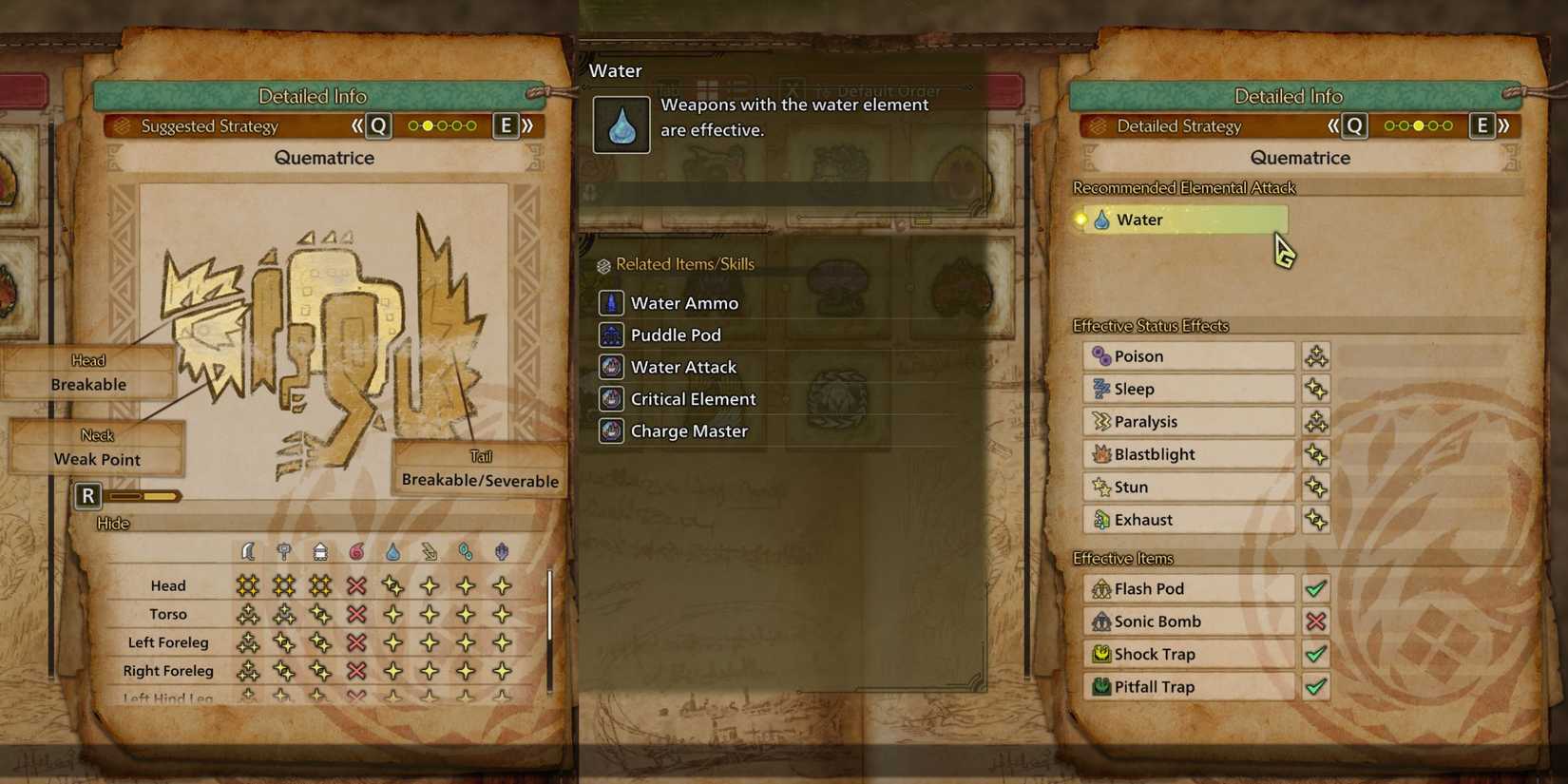
Task: Toggle the Sonic Bomb red X marker
Action: pos(1316,621)
